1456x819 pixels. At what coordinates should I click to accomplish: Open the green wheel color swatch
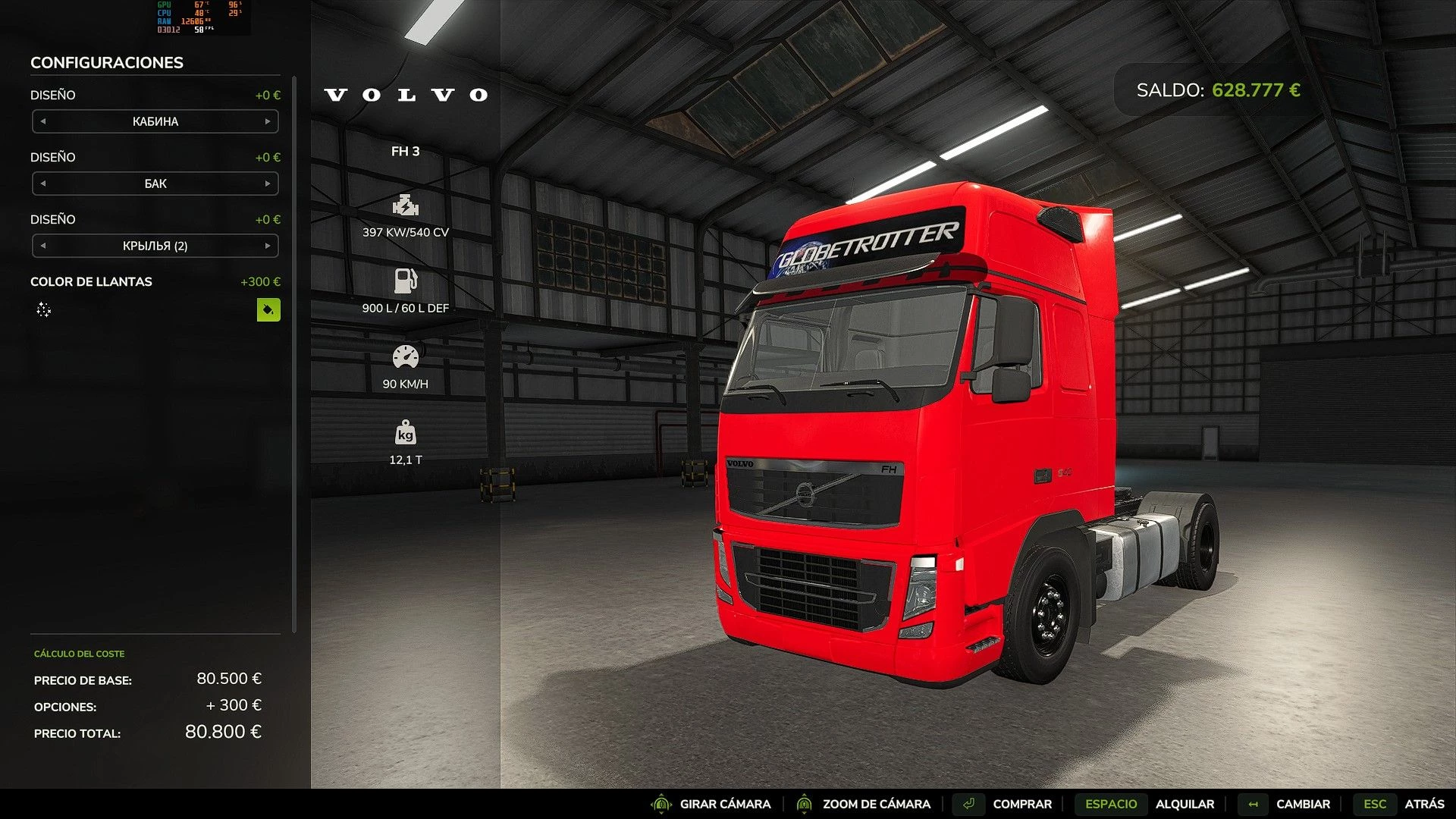[268, 309]
